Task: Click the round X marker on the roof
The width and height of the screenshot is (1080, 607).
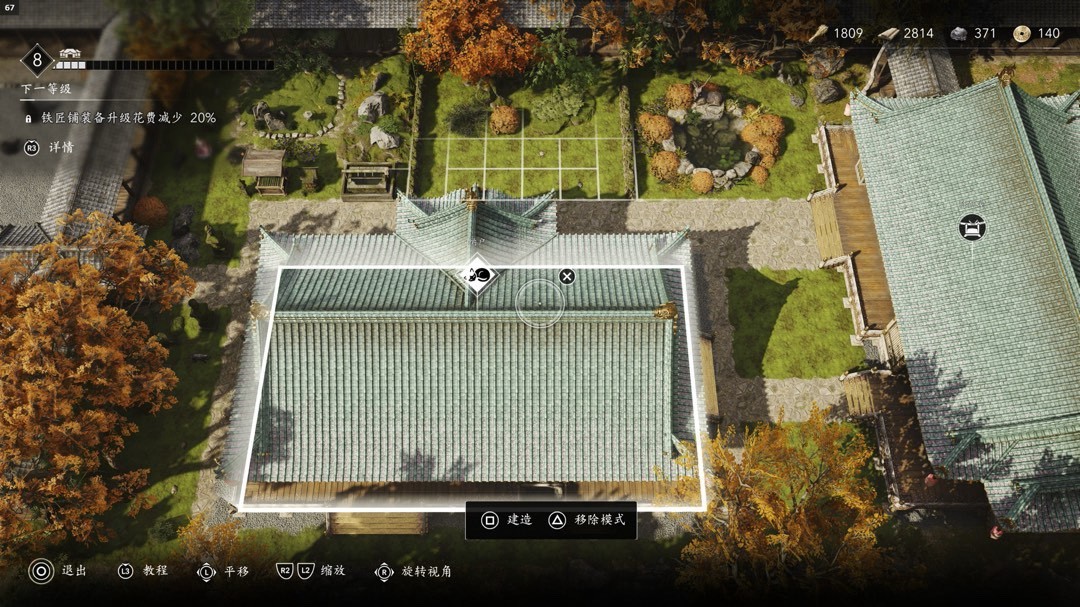Action: pos(567,276)
